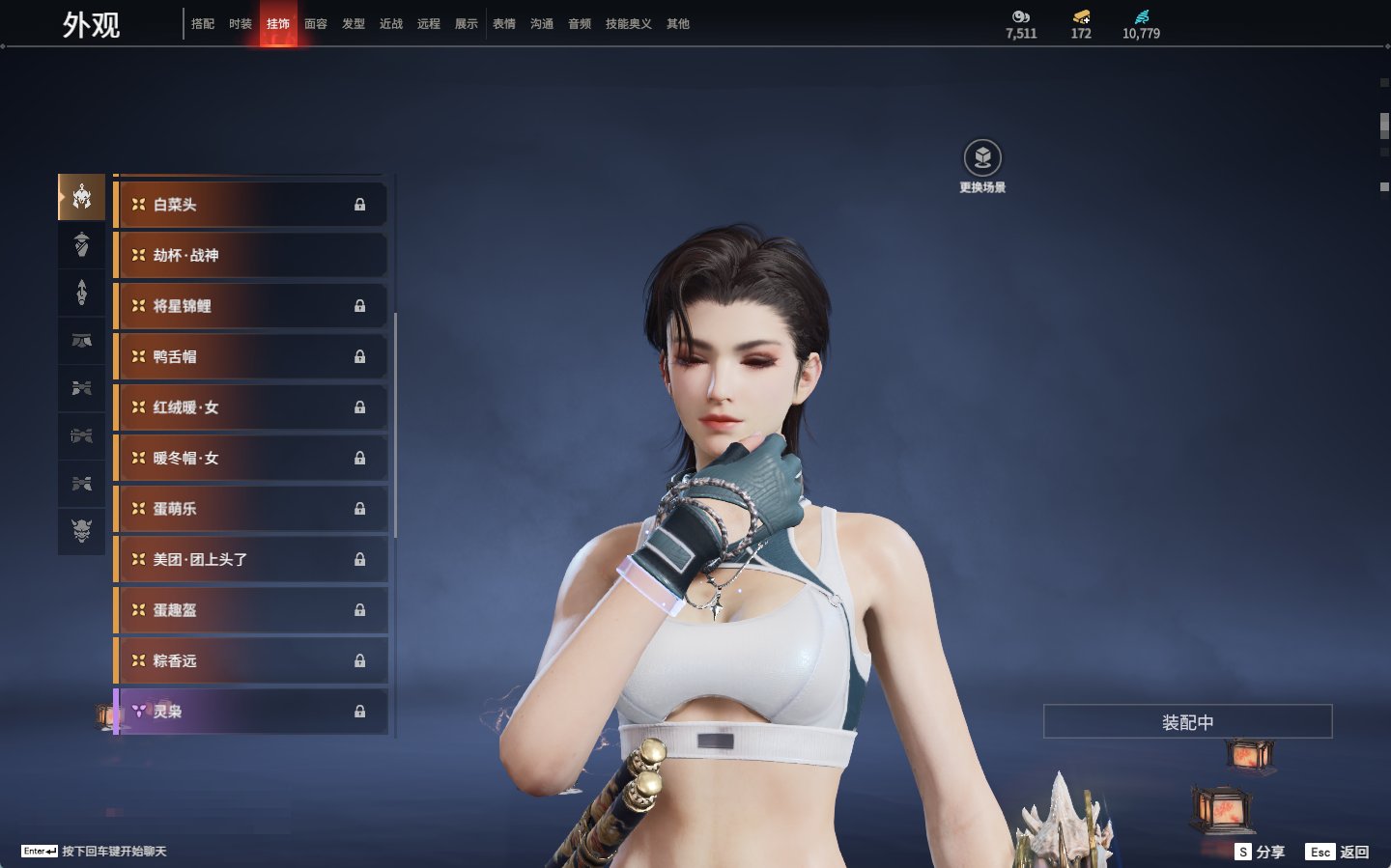Select the 美团·团上头了 entry

pyautogui.click(x=251, y=560)
